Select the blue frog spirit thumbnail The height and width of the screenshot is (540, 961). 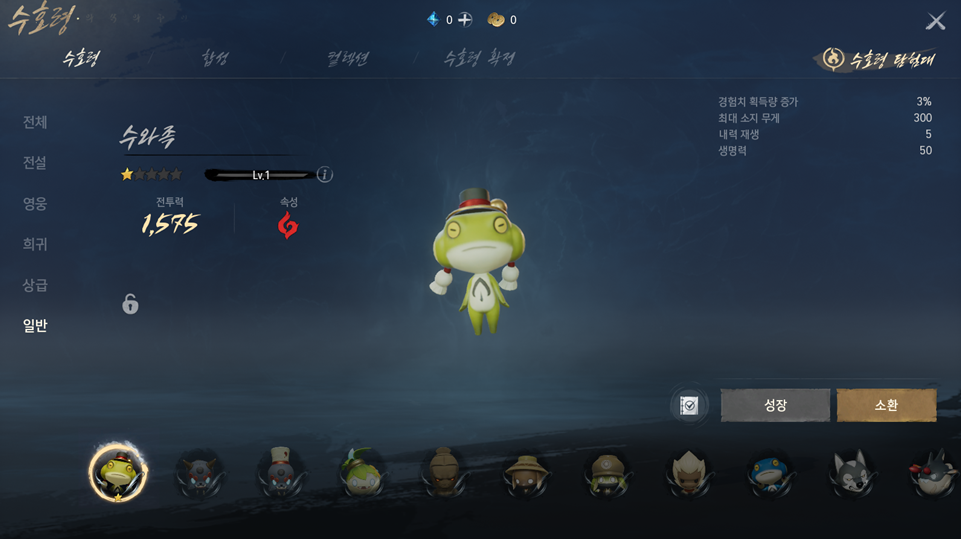[x=770, y=473]
